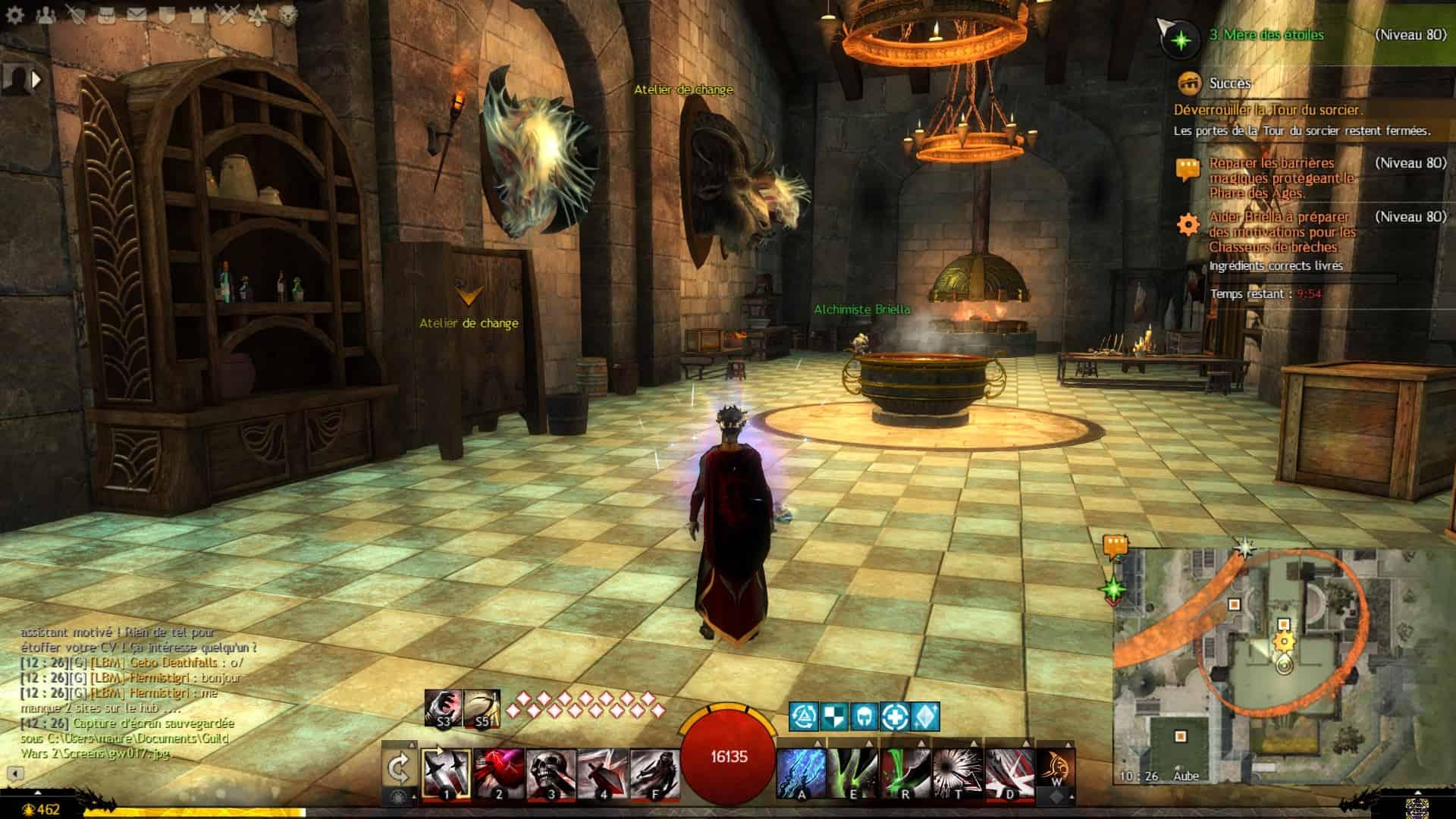Viewport: 1456px width, 819px height.
Task: Open the hero panel icon
Action: 76,15
